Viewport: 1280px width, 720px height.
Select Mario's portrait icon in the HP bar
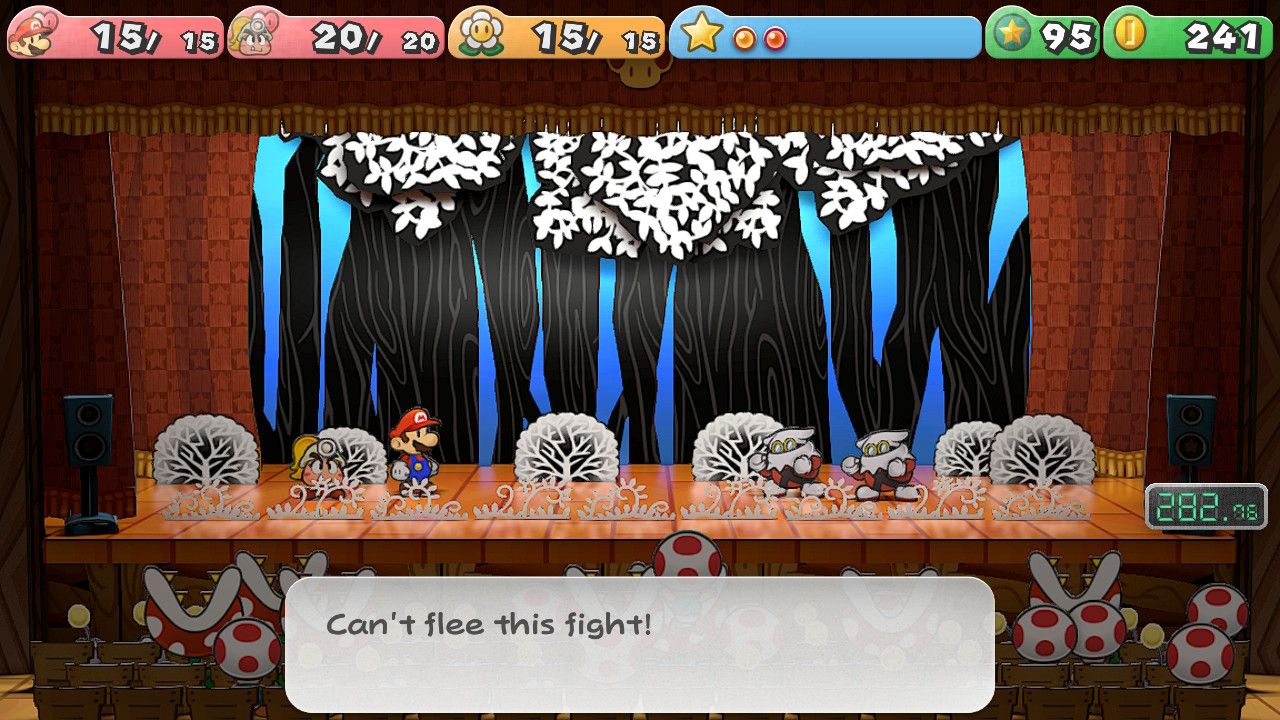(x=30, y=36)
